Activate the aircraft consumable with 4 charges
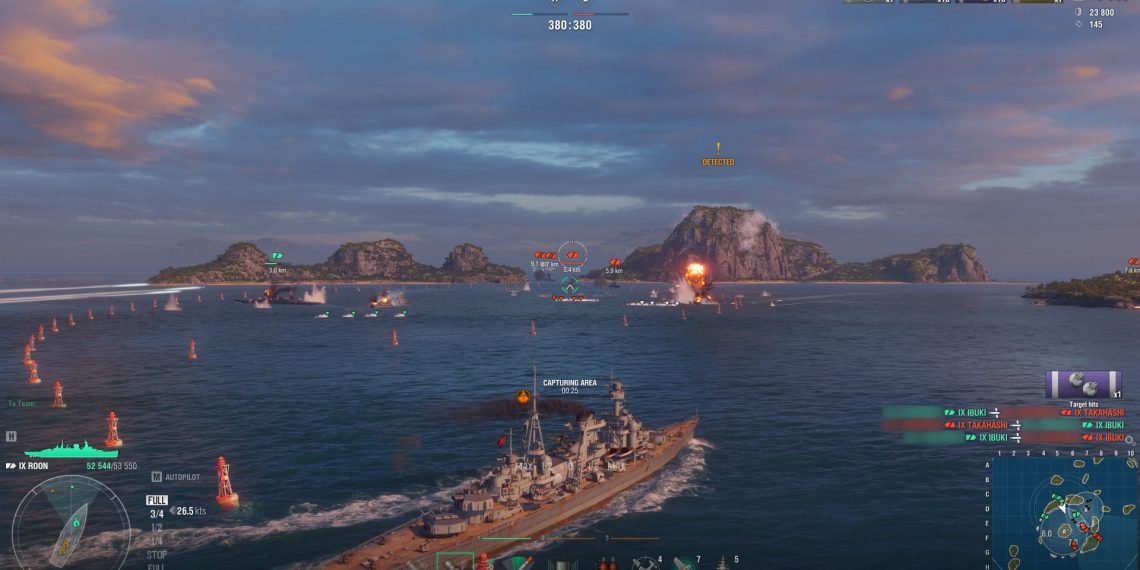Screen dimensions: 1140x570 (x=645, y=563)
